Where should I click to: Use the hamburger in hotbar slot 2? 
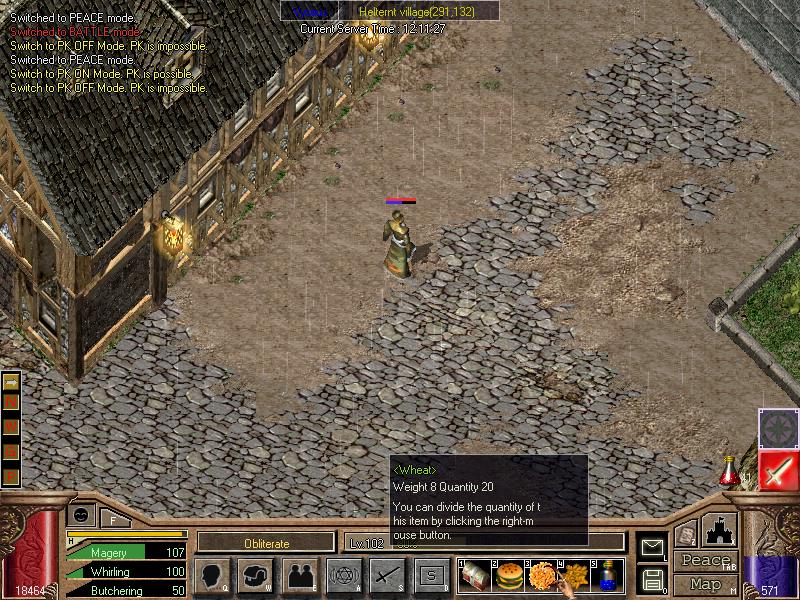tap(509, 576)
